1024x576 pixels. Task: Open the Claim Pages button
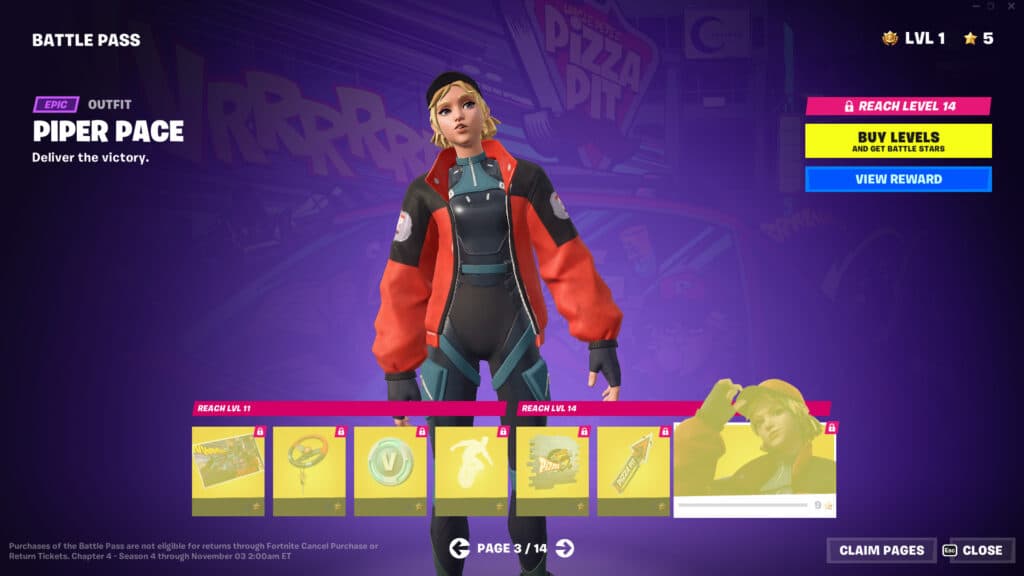point(881,550)
